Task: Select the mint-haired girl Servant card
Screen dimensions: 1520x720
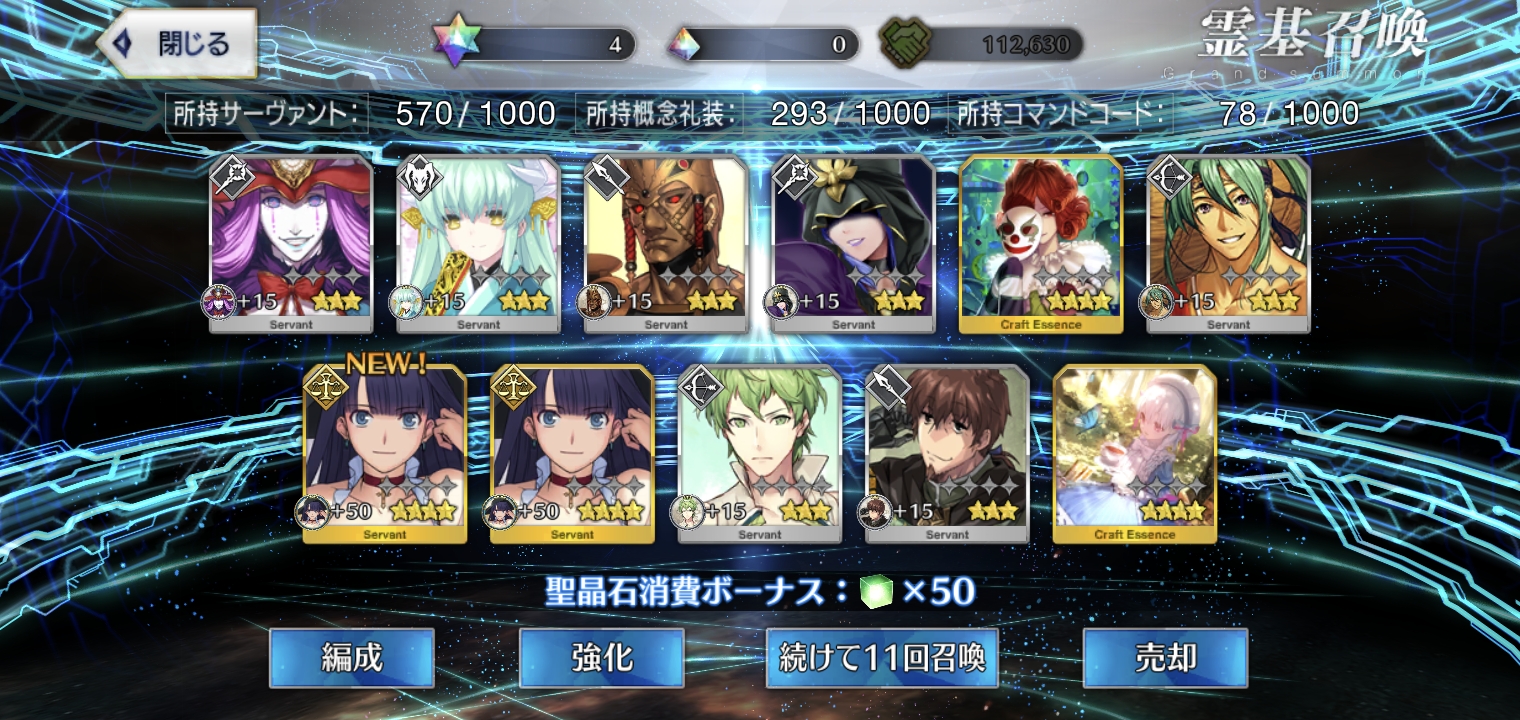Action: [x=478, y=243]
